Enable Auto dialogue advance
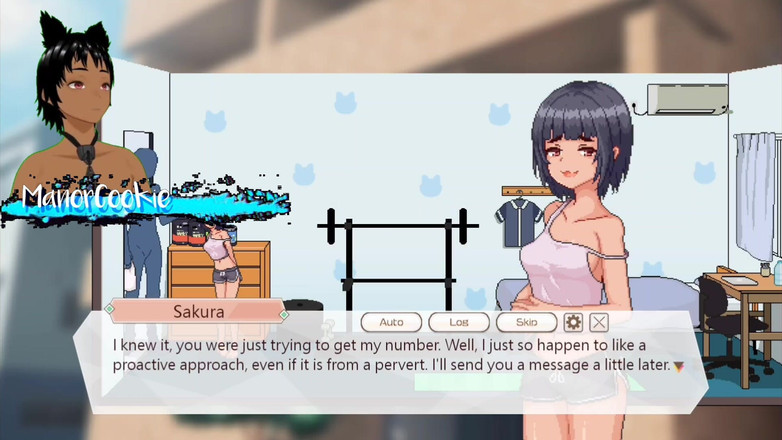This screenshot has width=782, height=440. 391,322
